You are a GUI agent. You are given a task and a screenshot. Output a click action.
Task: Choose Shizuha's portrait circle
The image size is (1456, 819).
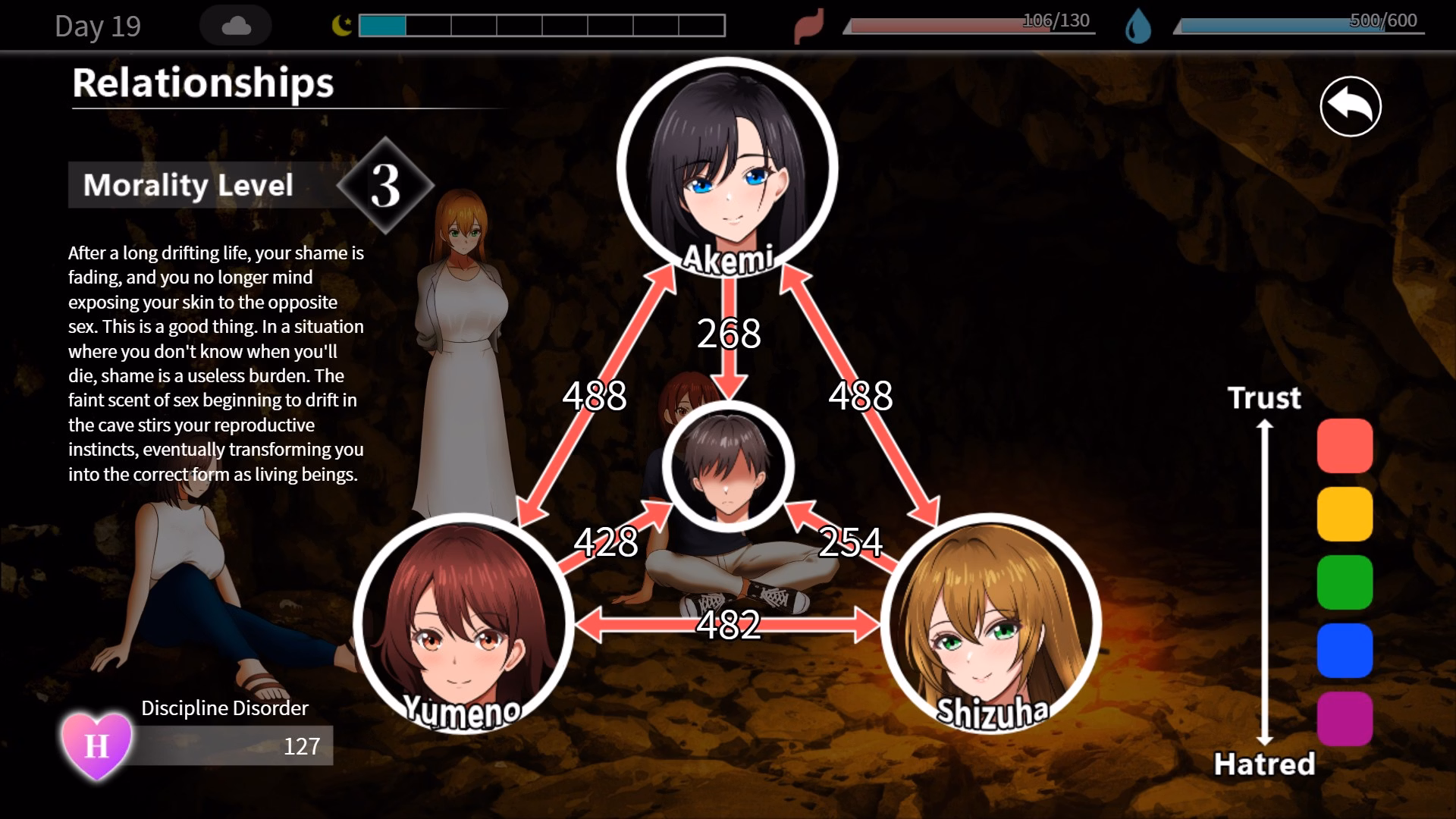point(990,623)
